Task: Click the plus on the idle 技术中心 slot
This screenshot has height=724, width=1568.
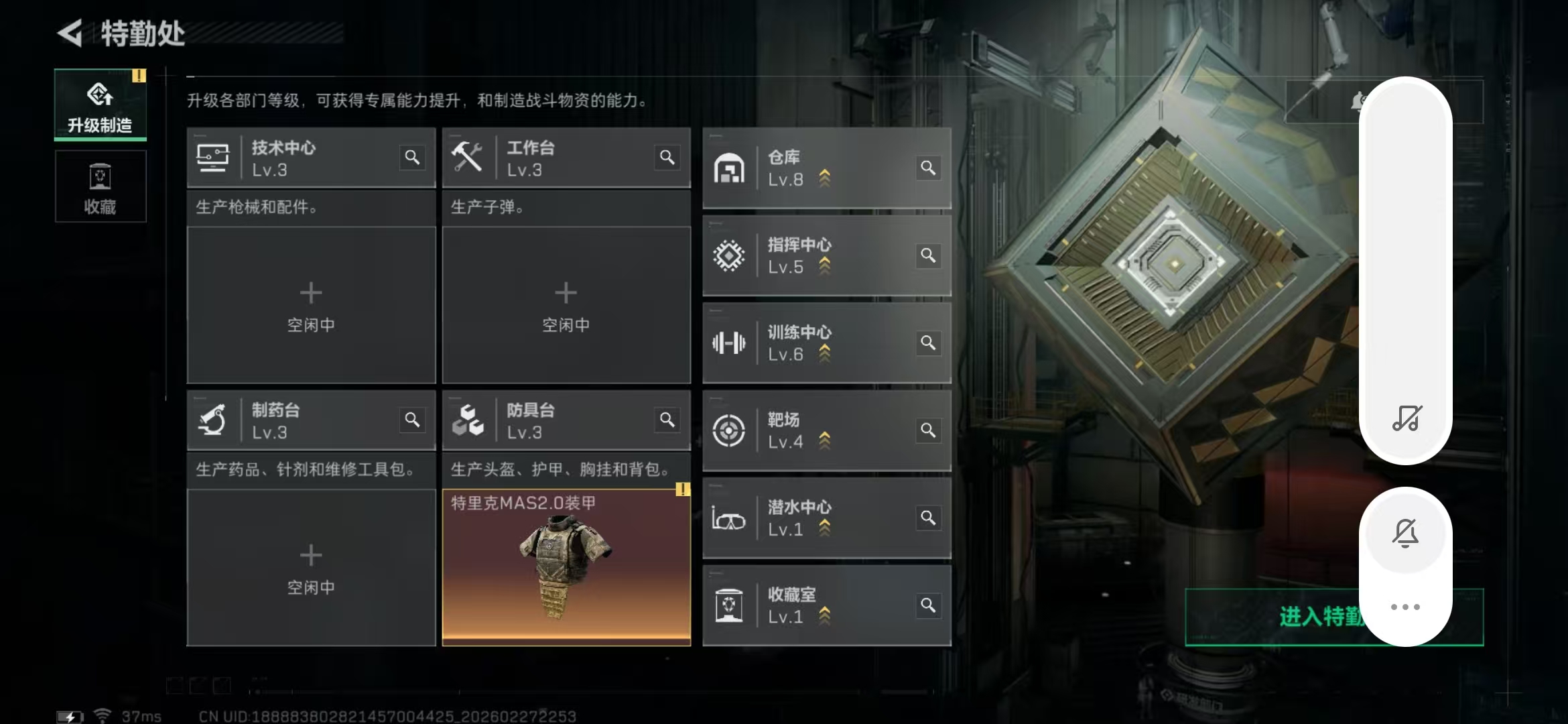Action: click(310, 293)
